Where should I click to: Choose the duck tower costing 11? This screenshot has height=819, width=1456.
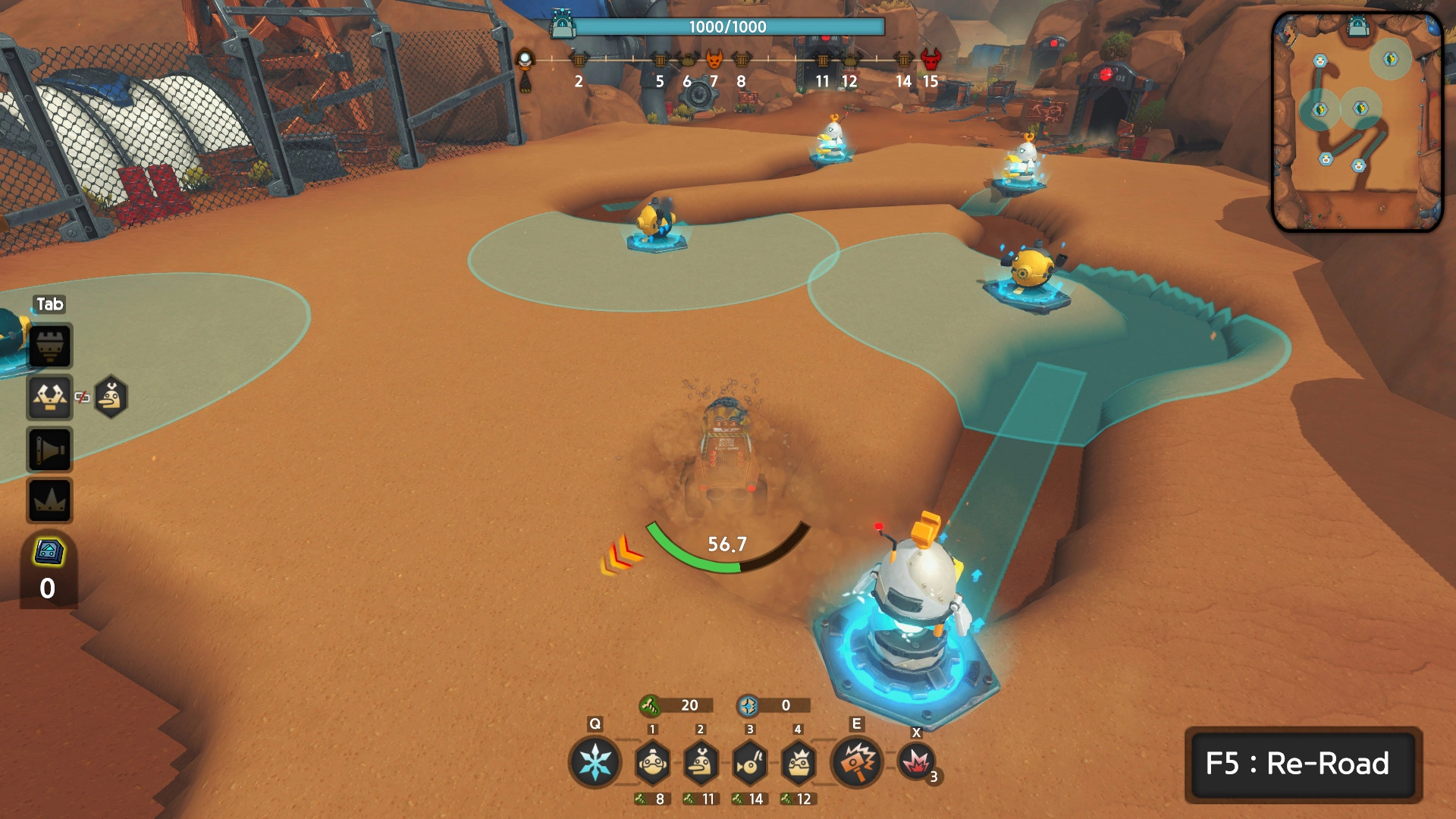701,763
